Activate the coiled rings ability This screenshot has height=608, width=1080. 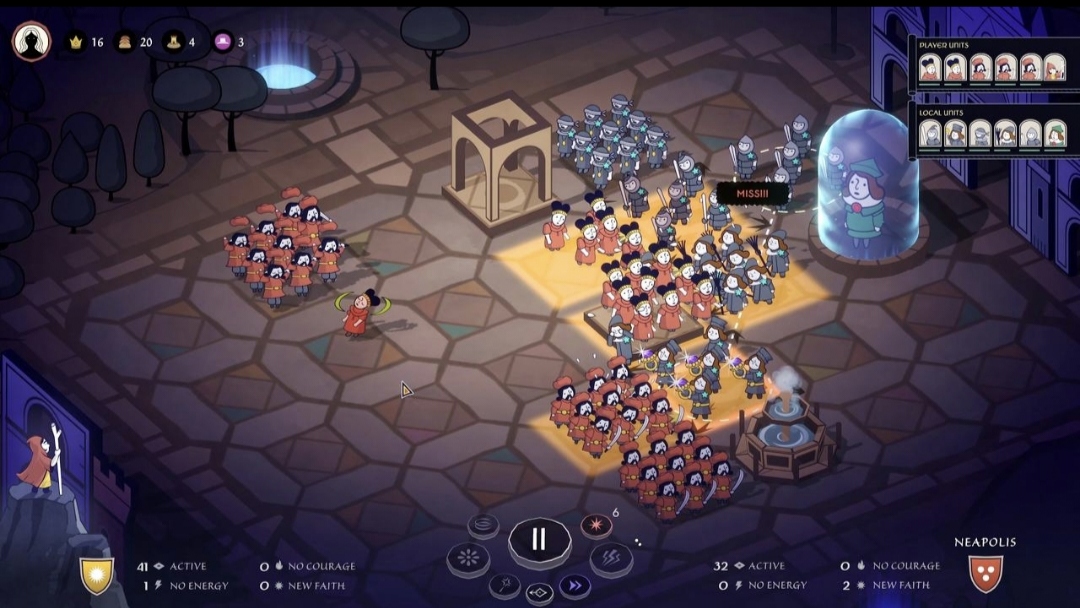(483, 524)
